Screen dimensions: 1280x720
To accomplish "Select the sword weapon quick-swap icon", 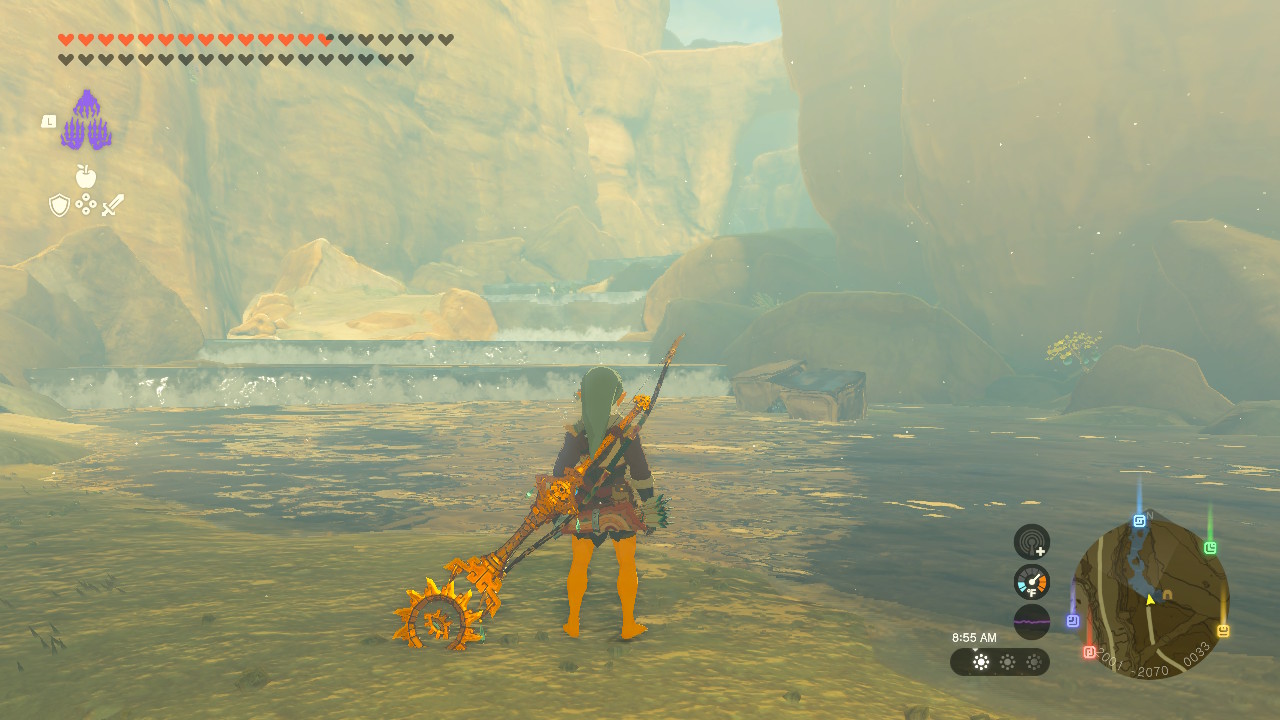I will pyautogui.click(x=113, y=205).
